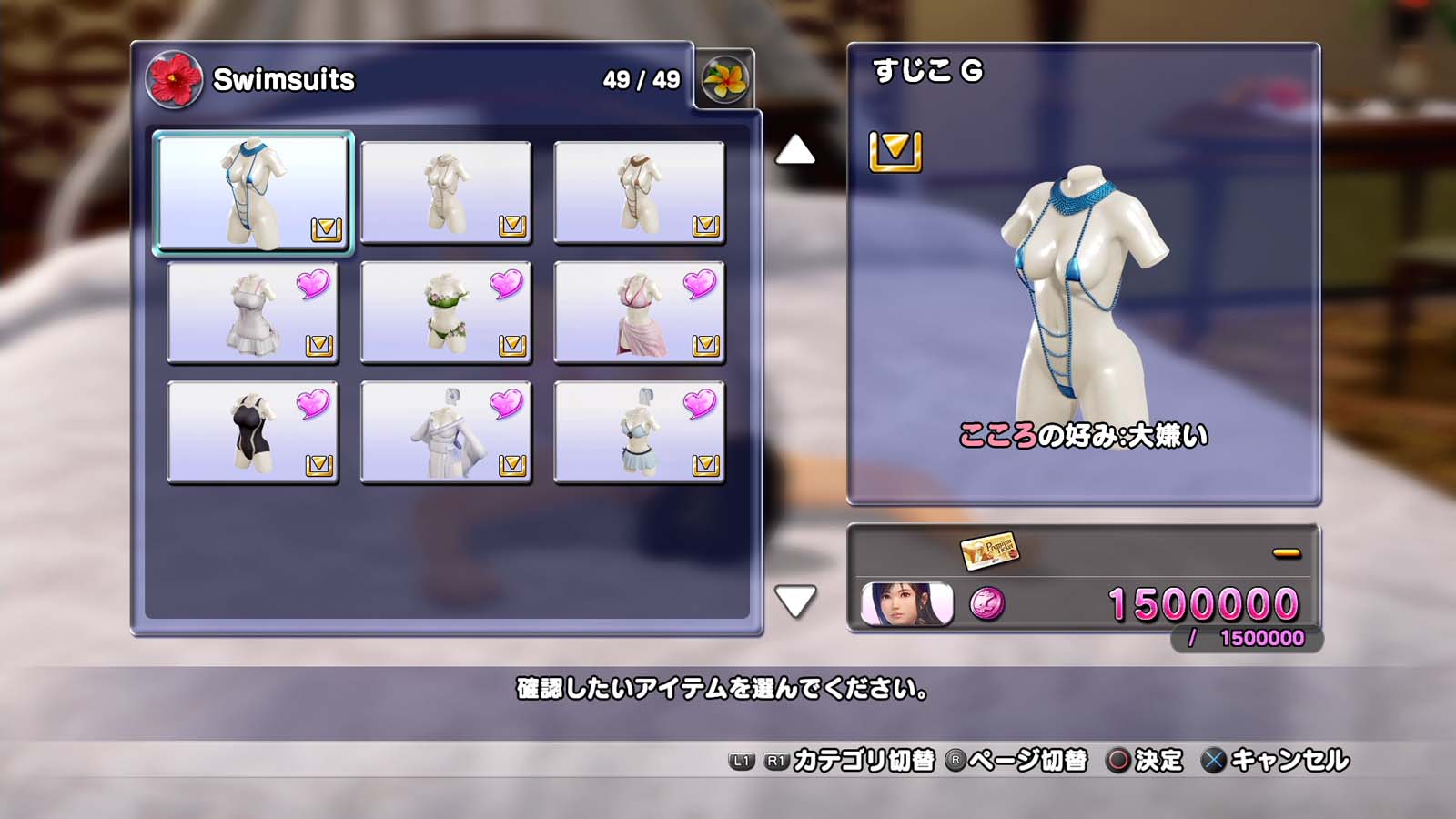Click the up arrow to page up
The height and width of the screenshot is (819, 1456).
pyautogui.click(x=794, y=150)
